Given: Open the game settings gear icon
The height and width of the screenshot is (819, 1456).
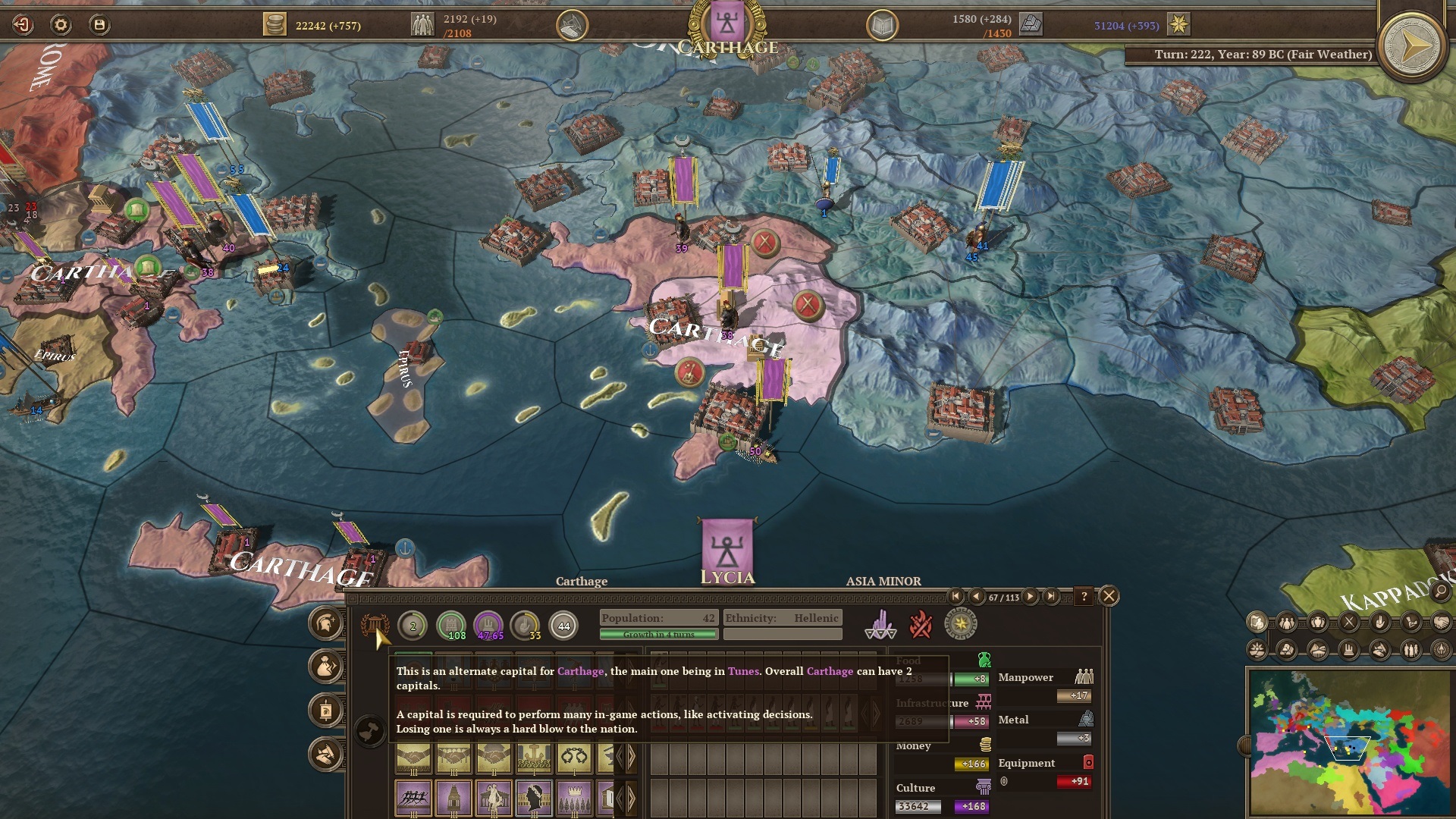Looking at the screenshot, I should tap(59, 24).
